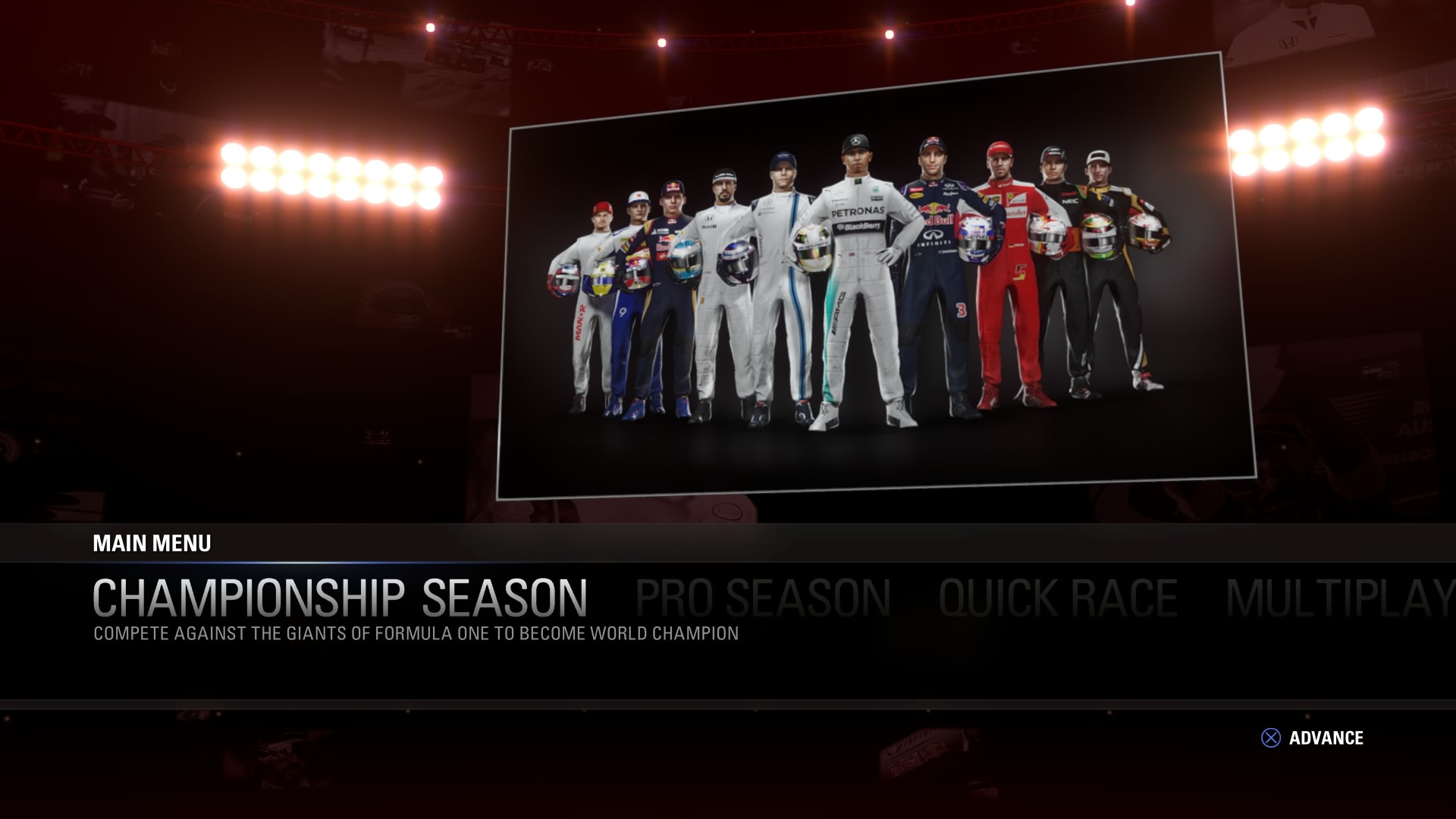Viewport: 1456px width, 819px height.
Task: Choose the Pro Season option
Action: (x=762, y=598)
